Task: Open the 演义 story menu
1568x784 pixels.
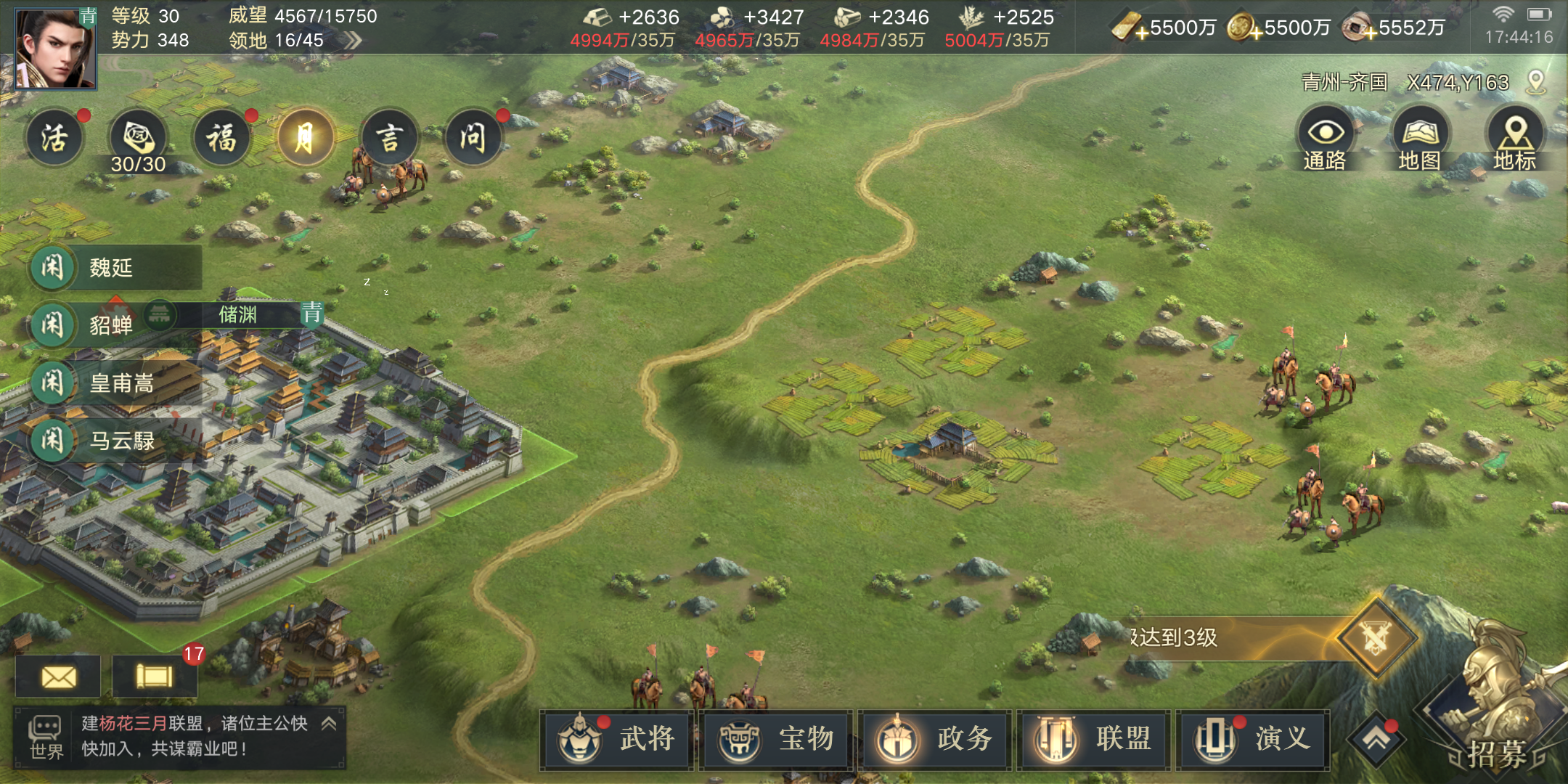Action: 1253,740
